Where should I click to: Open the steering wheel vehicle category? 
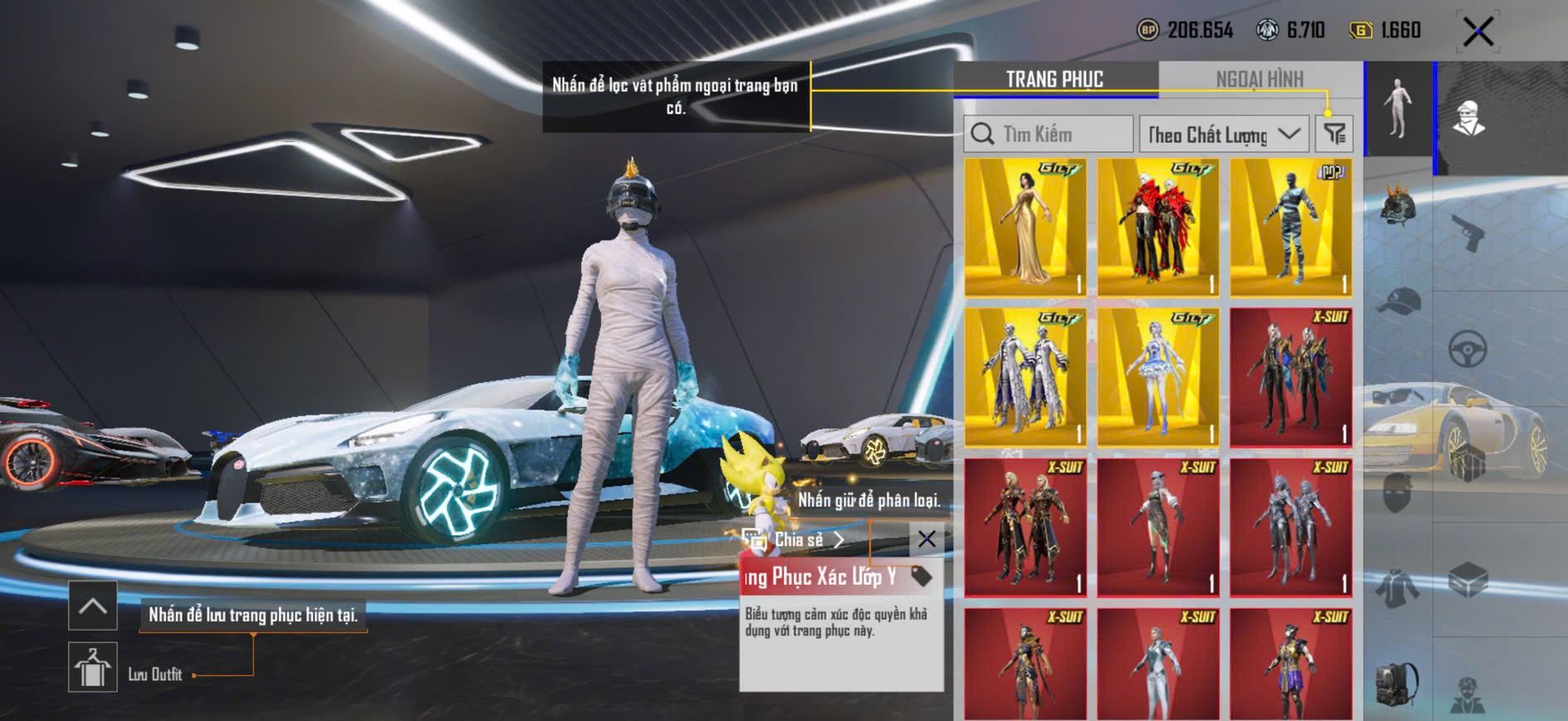1468,349
